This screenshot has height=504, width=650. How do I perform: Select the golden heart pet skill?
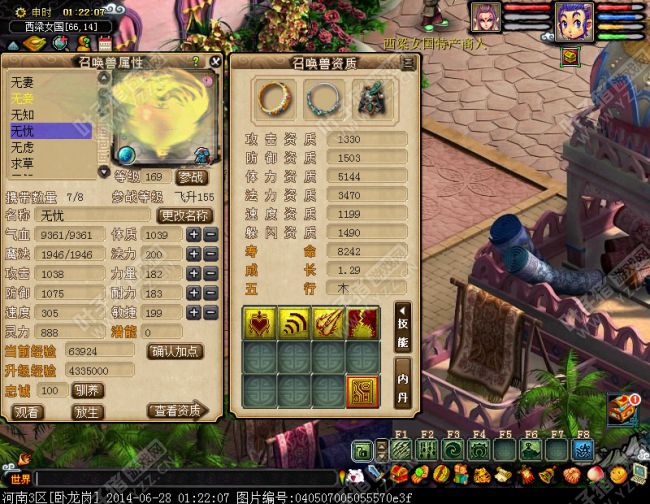click(260, 323)
